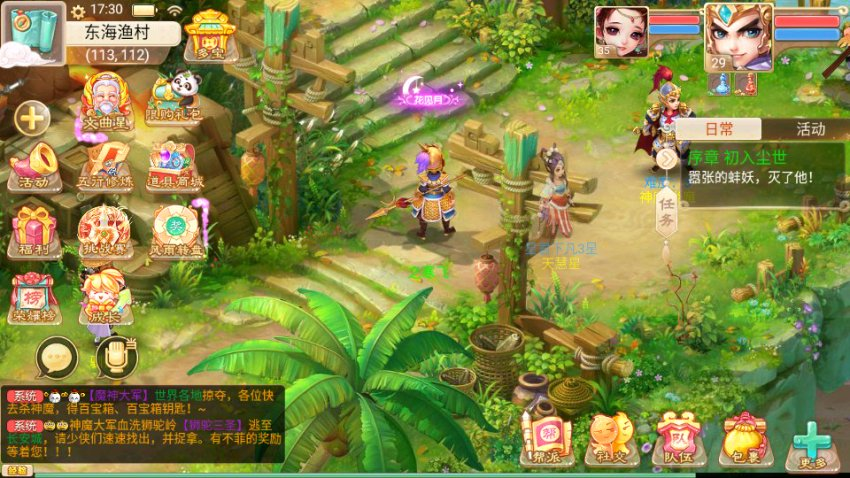Open the 帮派 guild menu
This screenshot has width=850, height=478.
coord(547,441)
